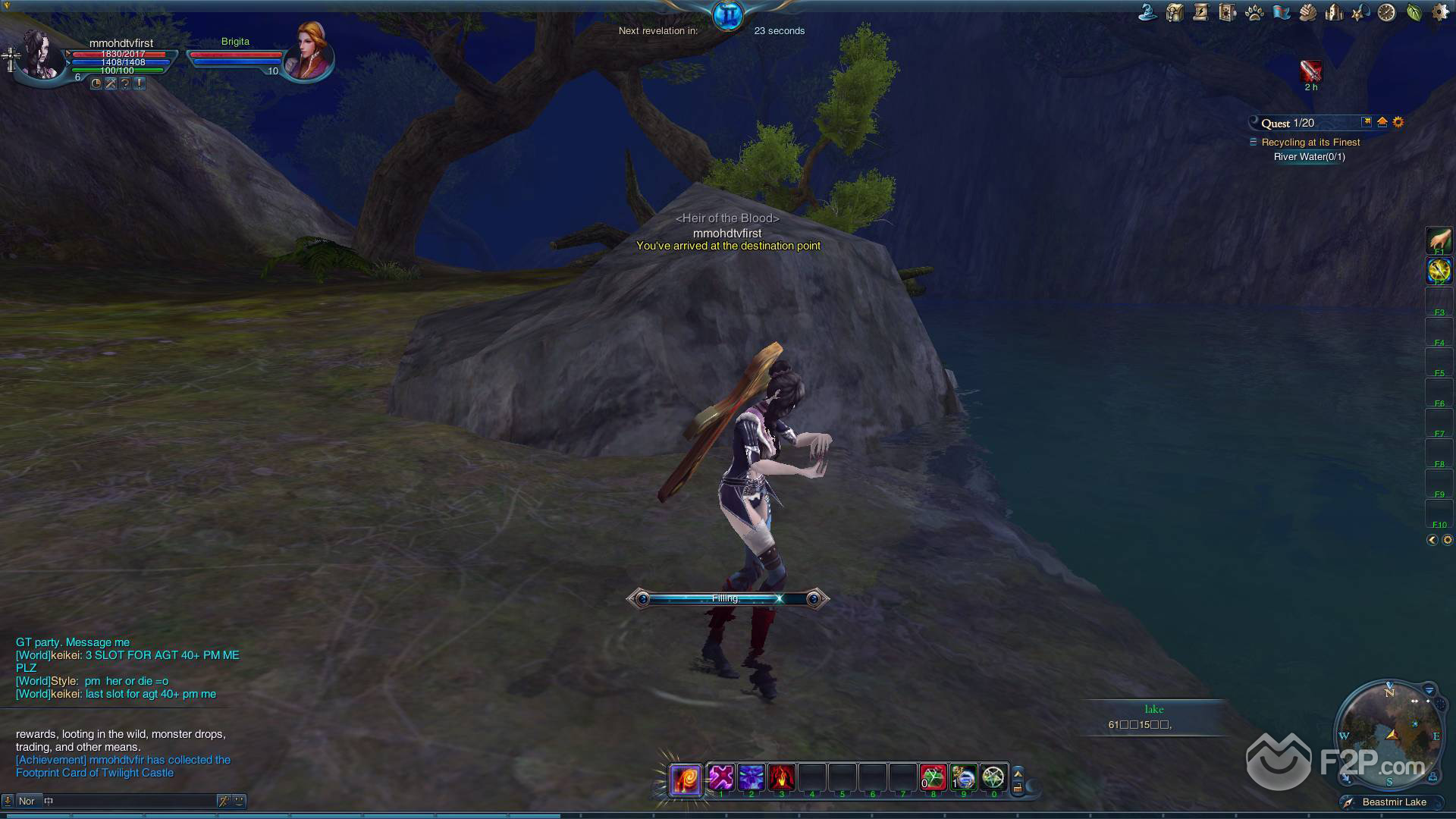Open the gear system settings icon
Screen dimensions: 1456x819
1439,12
